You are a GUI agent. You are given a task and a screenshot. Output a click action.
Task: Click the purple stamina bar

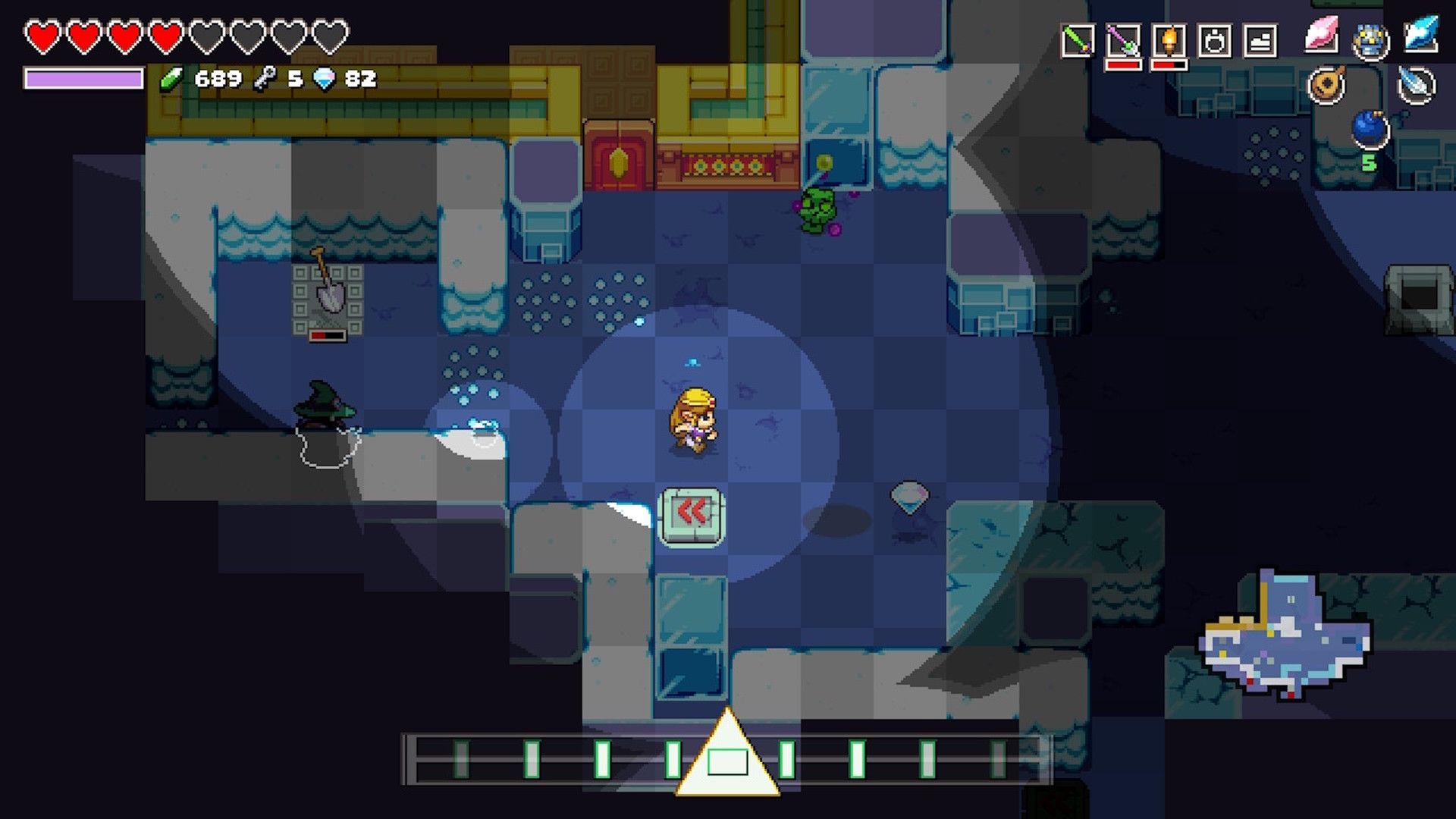(83, 78)
